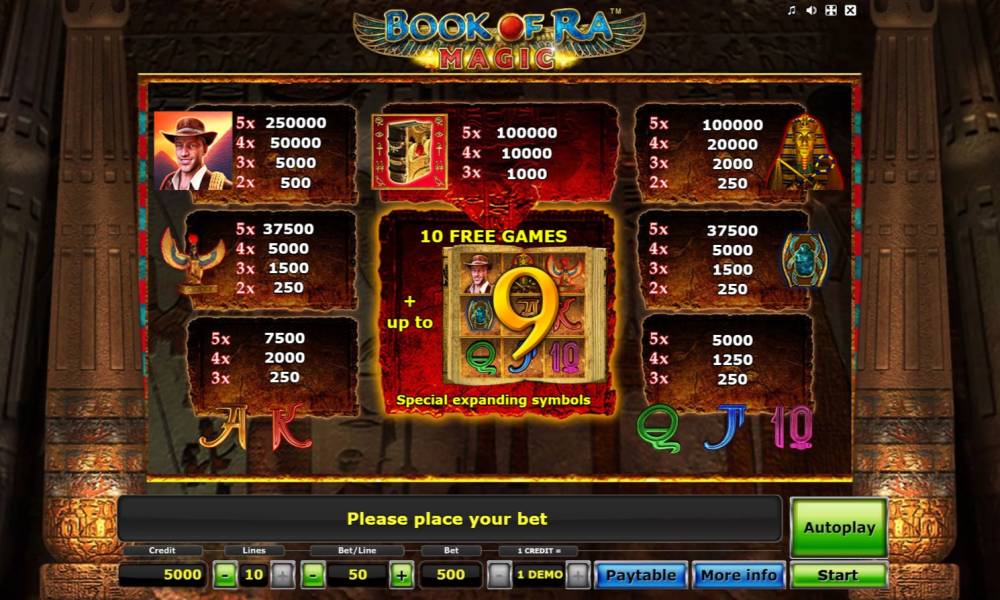This screenshot has height=600, width=1000.
Task: Decrease the credit denomination value
Action: [x=499, y=575]
